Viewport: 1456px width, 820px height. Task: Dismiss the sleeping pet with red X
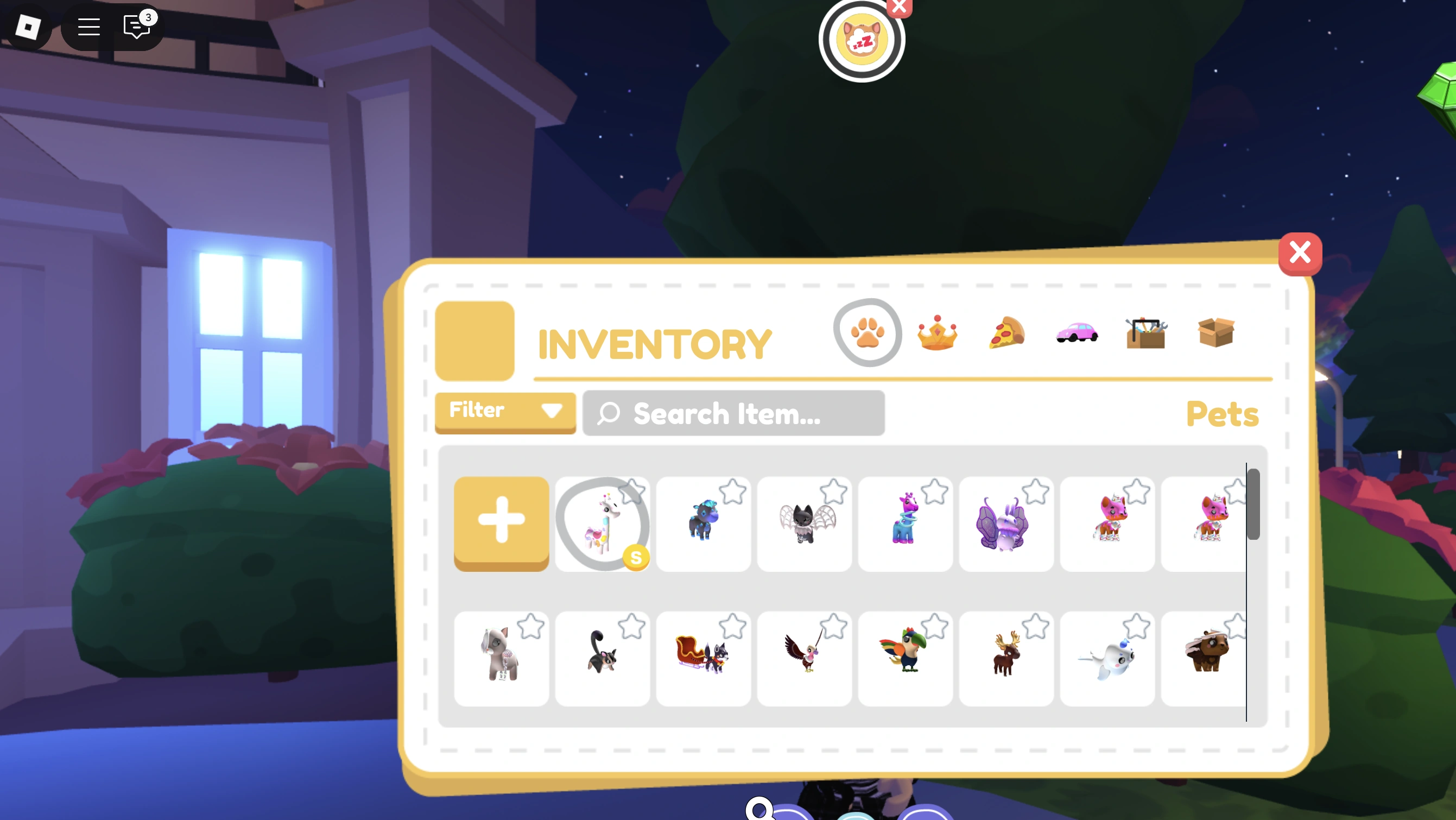point(898,8)
